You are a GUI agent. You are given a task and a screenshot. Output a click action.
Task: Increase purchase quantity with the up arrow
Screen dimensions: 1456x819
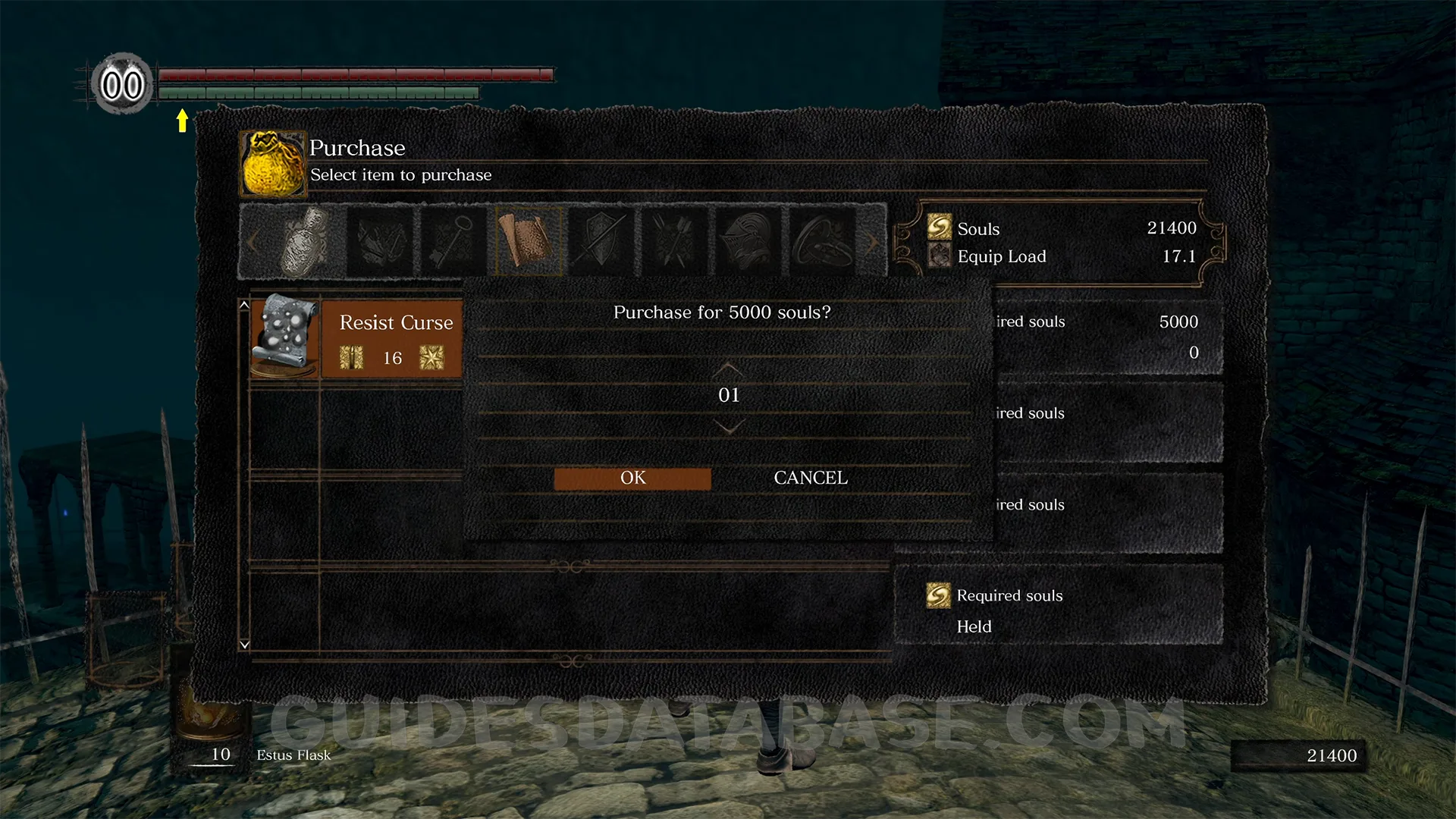pos(728,369)
